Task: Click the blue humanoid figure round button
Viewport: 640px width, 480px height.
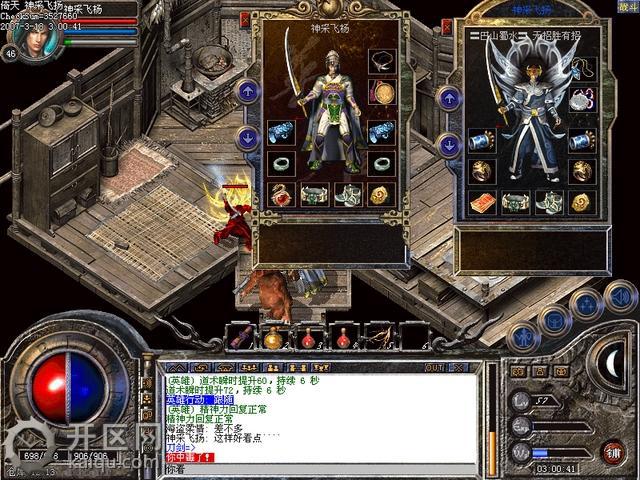Action: [521, 336]
